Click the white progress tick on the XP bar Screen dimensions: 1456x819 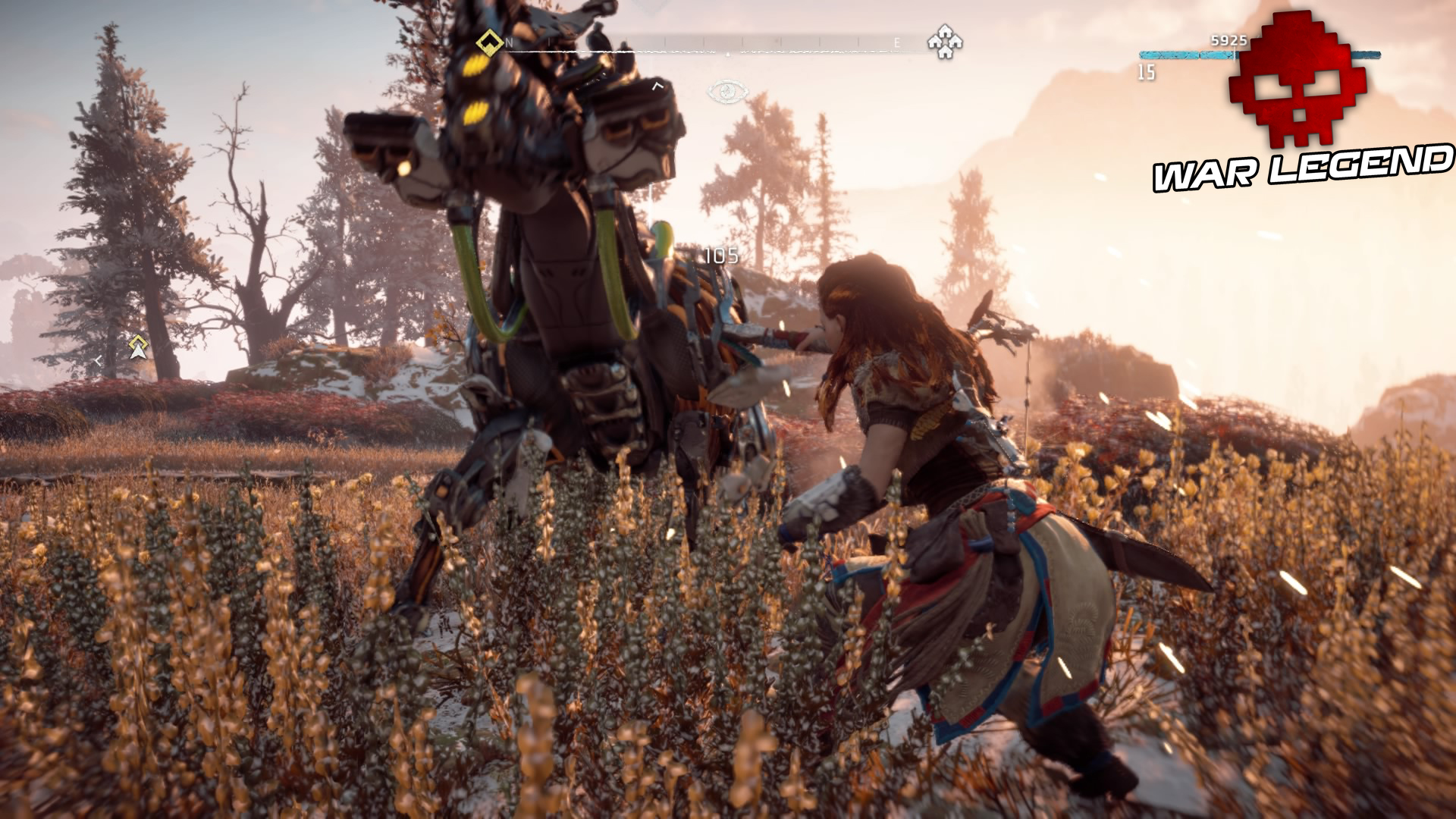pos(1236,54)
